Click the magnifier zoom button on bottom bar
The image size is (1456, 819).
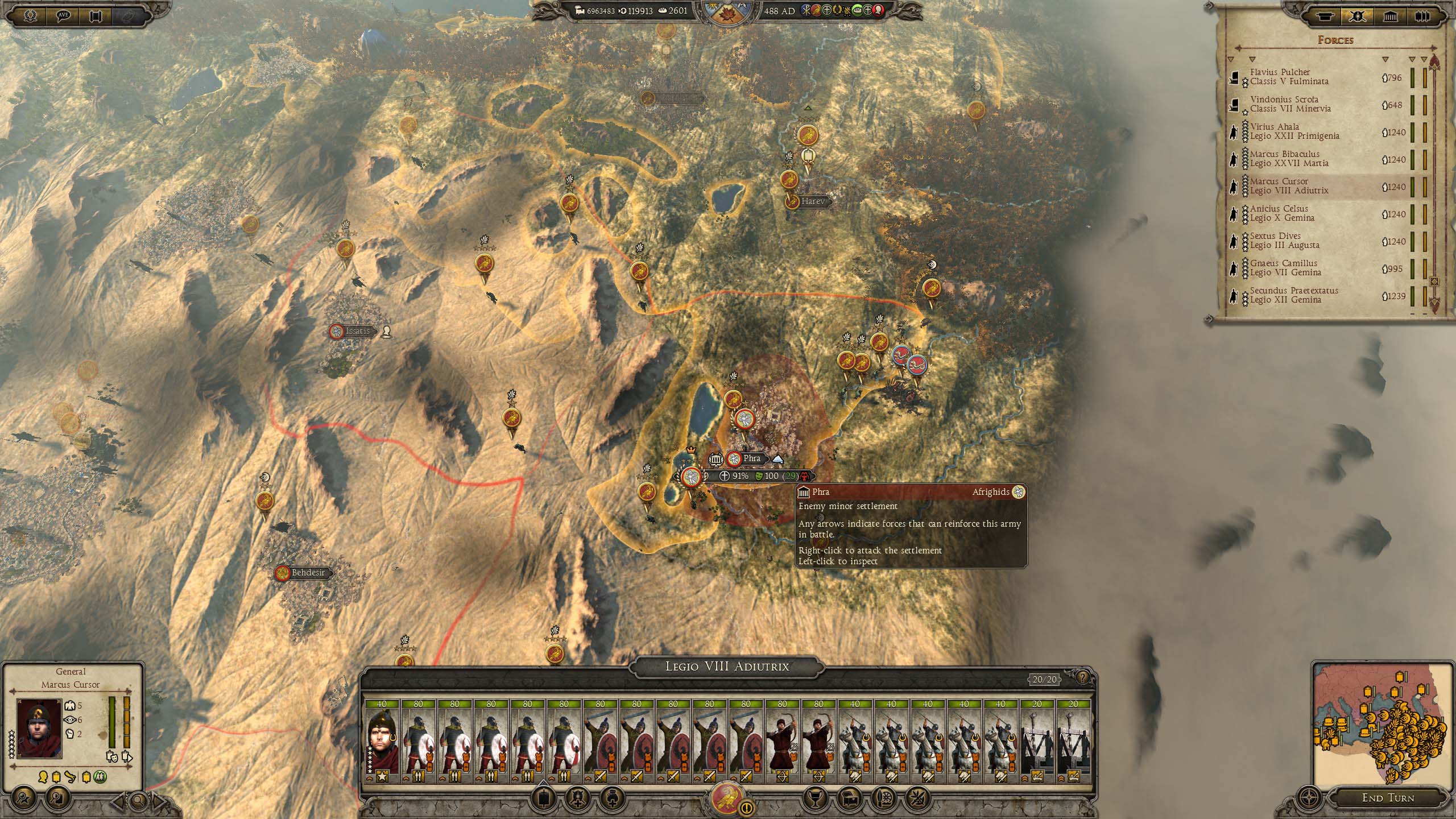[x=138, y=802]
